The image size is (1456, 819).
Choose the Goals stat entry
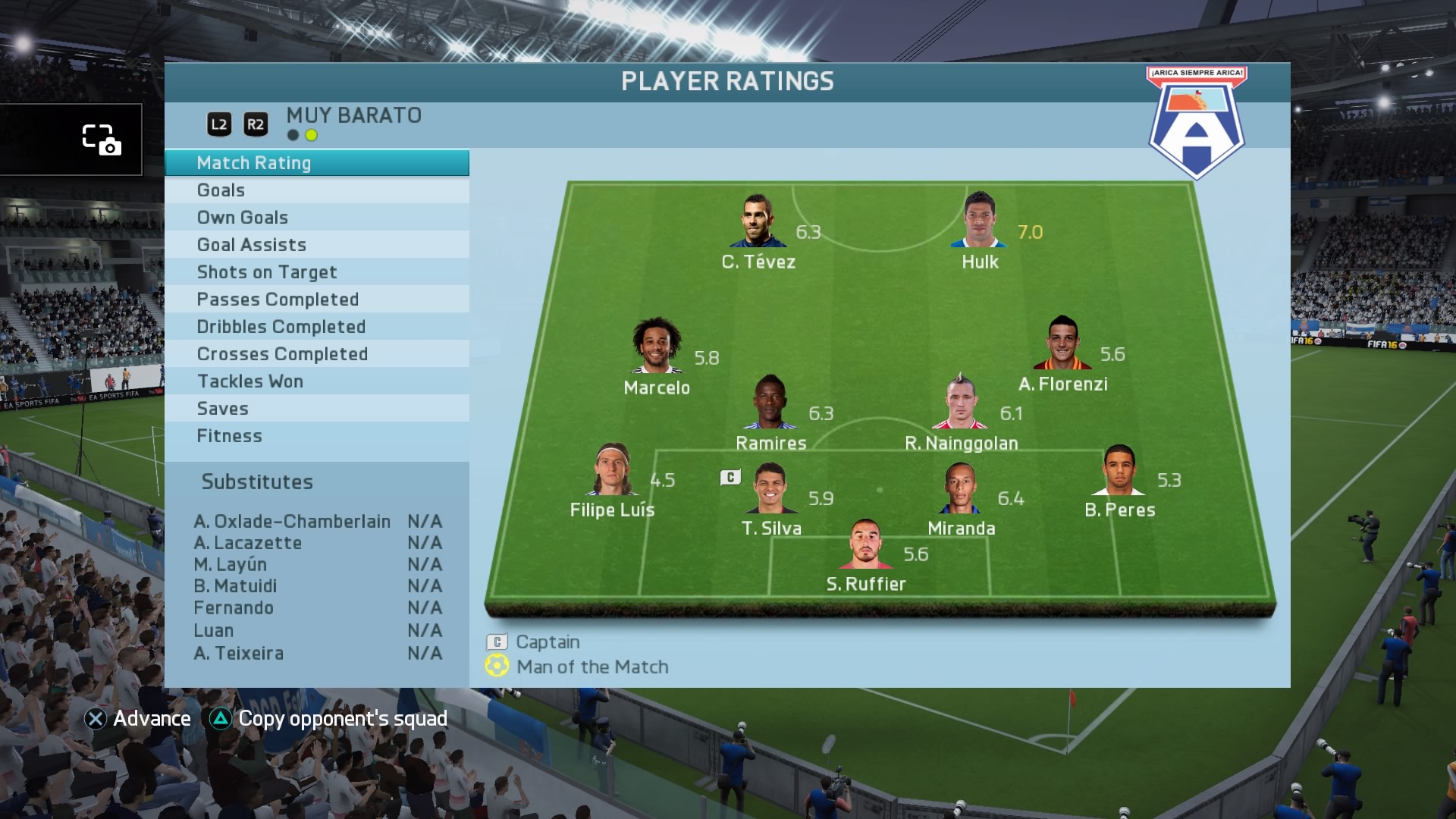pos(316,190)
